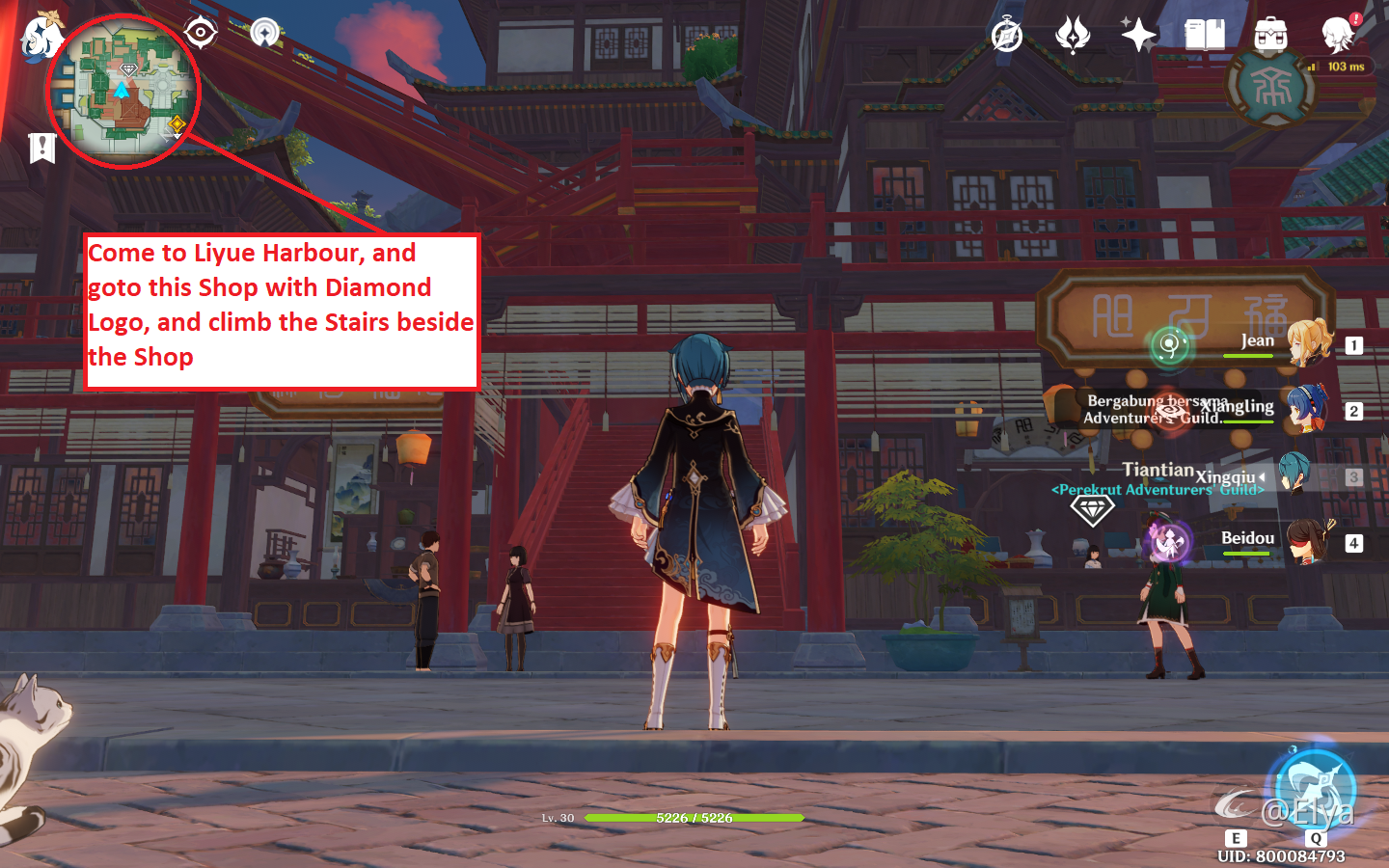
Task: Click the winged Anemo emblem icon top right
Action: (x=1072, y=35)
